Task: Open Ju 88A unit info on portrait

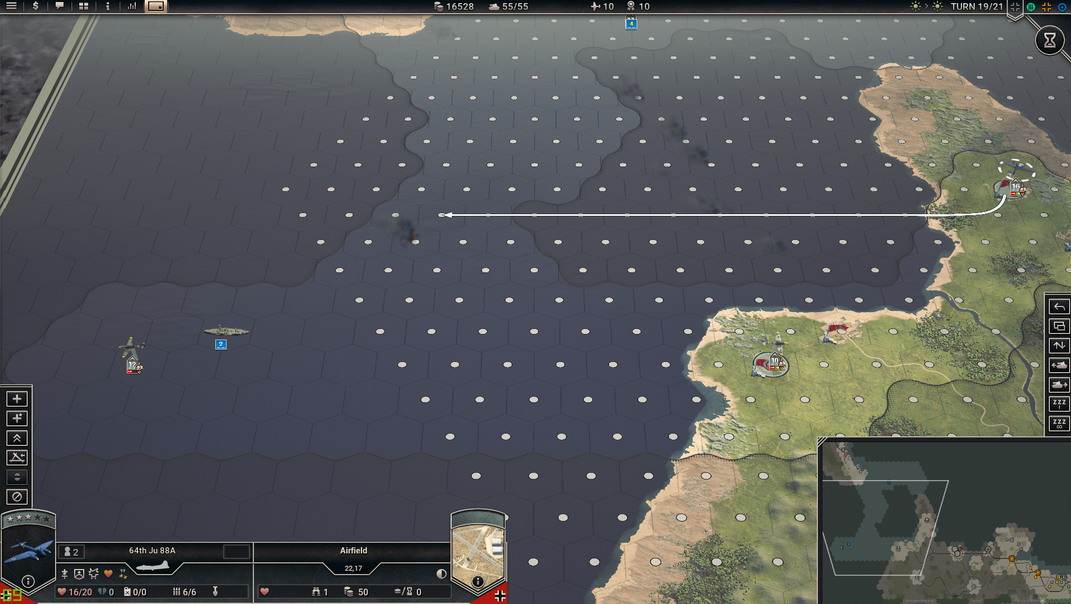Action: 28,581
